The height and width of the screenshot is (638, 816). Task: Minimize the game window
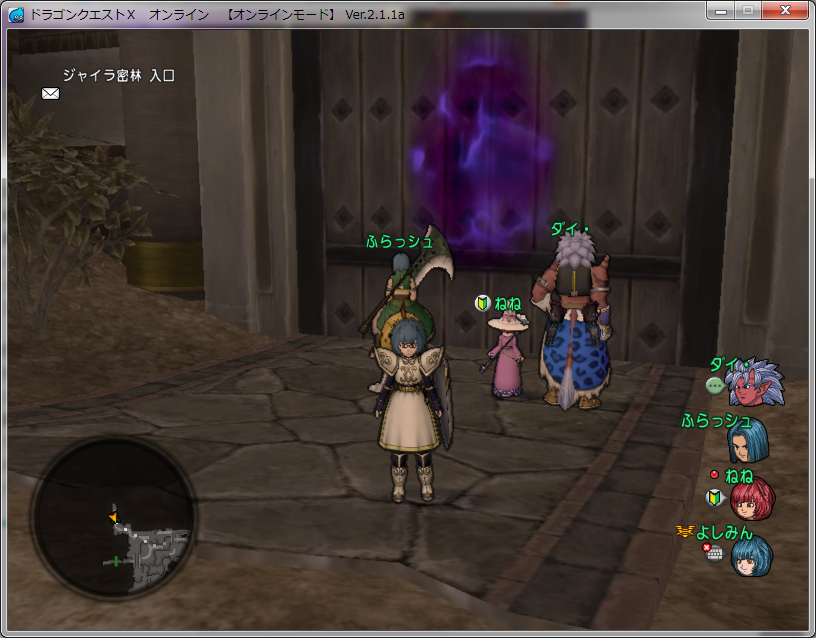tap(721, 10)
